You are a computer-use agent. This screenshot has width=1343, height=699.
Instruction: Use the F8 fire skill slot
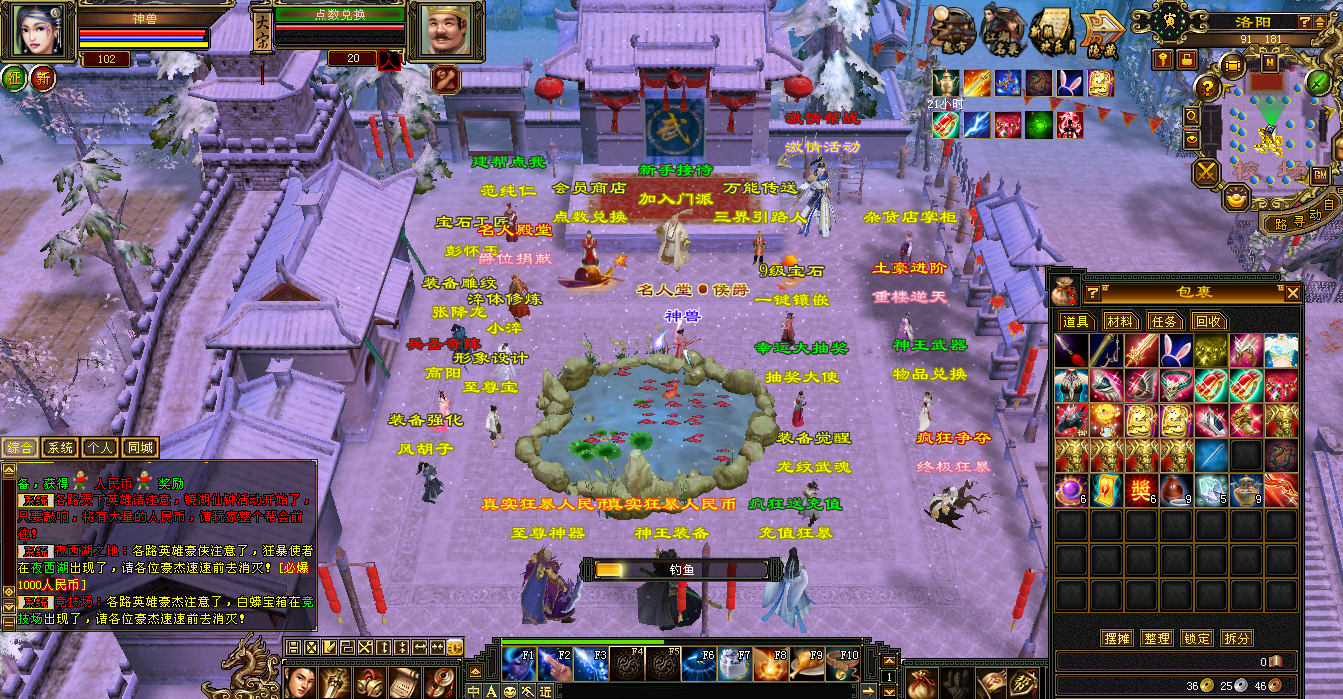point(770,664)
